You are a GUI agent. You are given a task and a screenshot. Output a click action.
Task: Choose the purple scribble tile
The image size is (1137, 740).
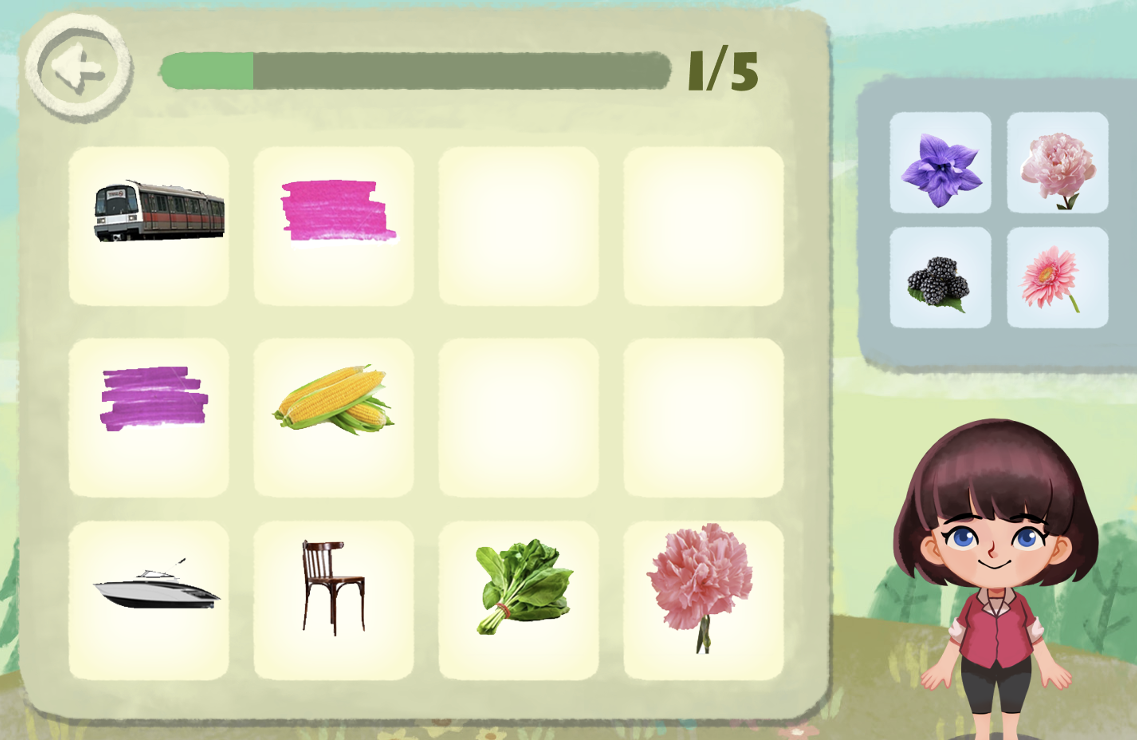pyautogui.click(x=149, y=418)
